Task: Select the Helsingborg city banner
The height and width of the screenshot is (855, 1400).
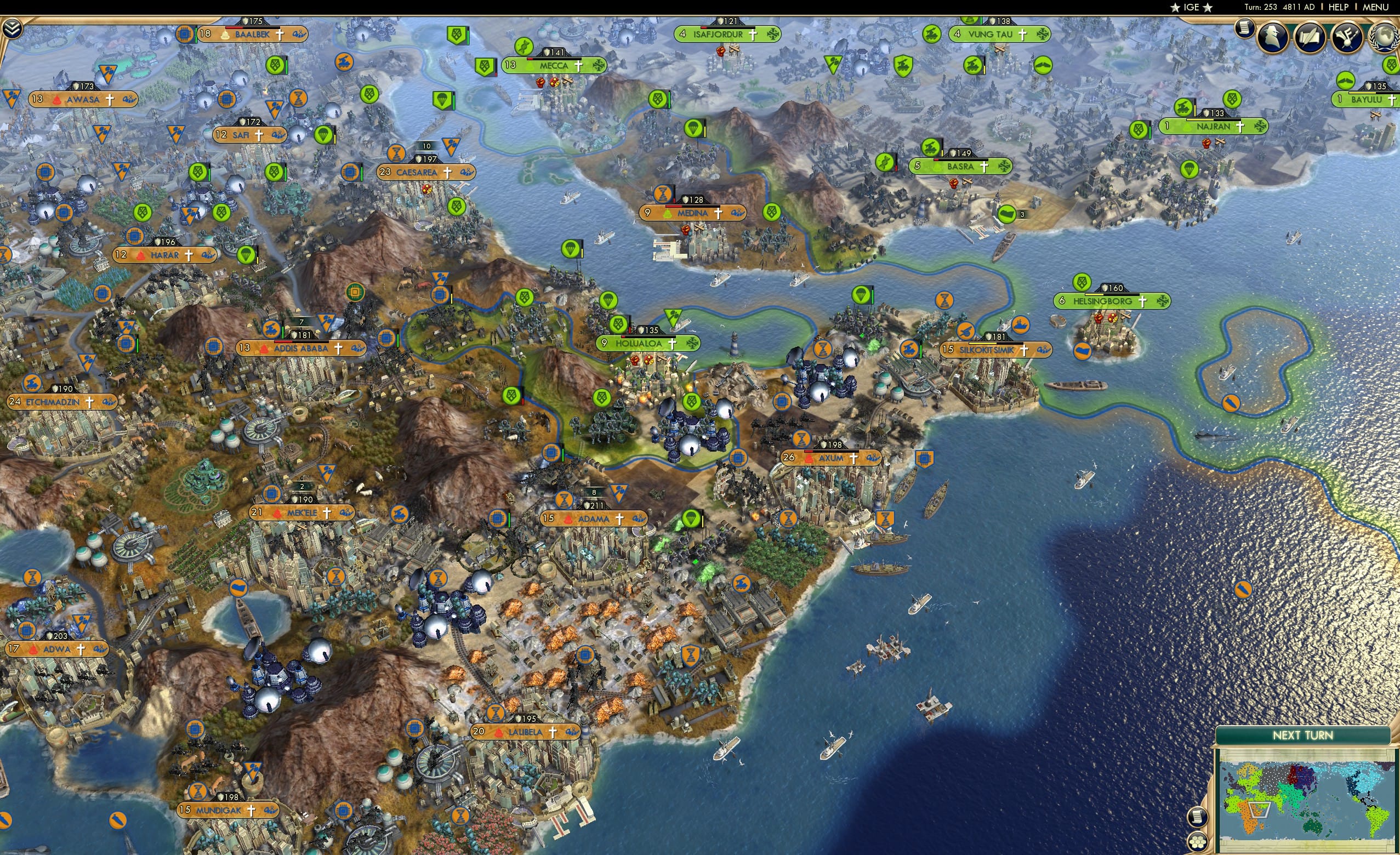Action: pyautogui.click(x=1103, y=302)
